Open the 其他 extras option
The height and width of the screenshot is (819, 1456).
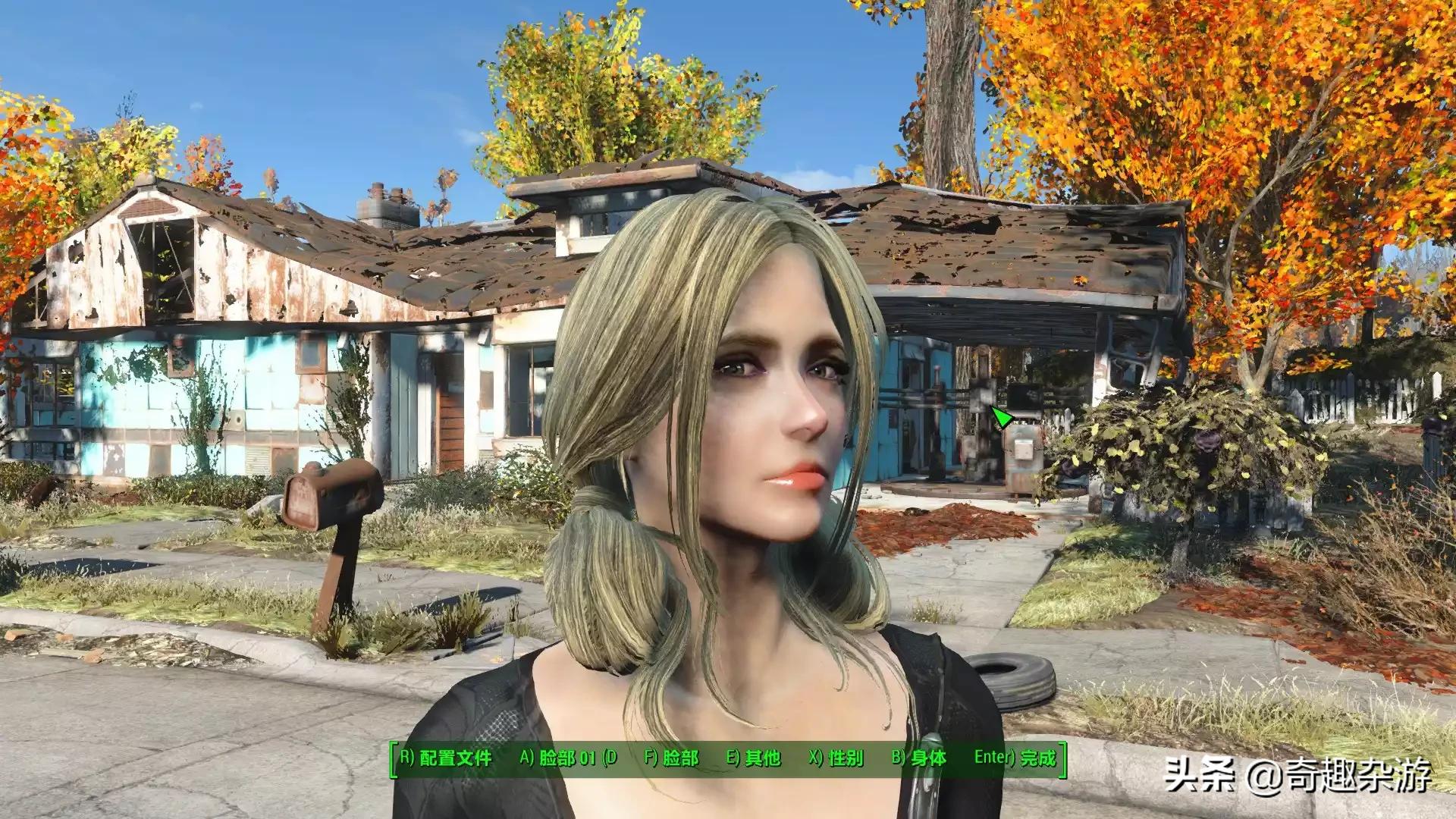[x=753, y=758]
